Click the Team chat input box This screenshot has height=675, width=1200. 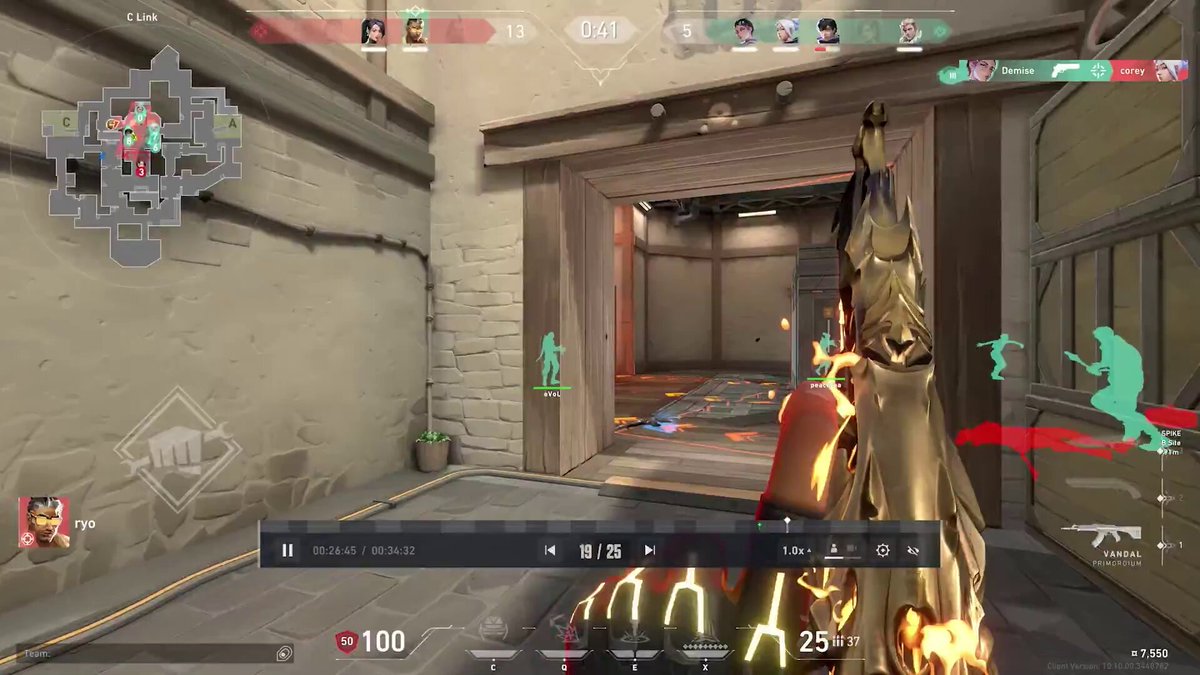(x=150, y=653)
